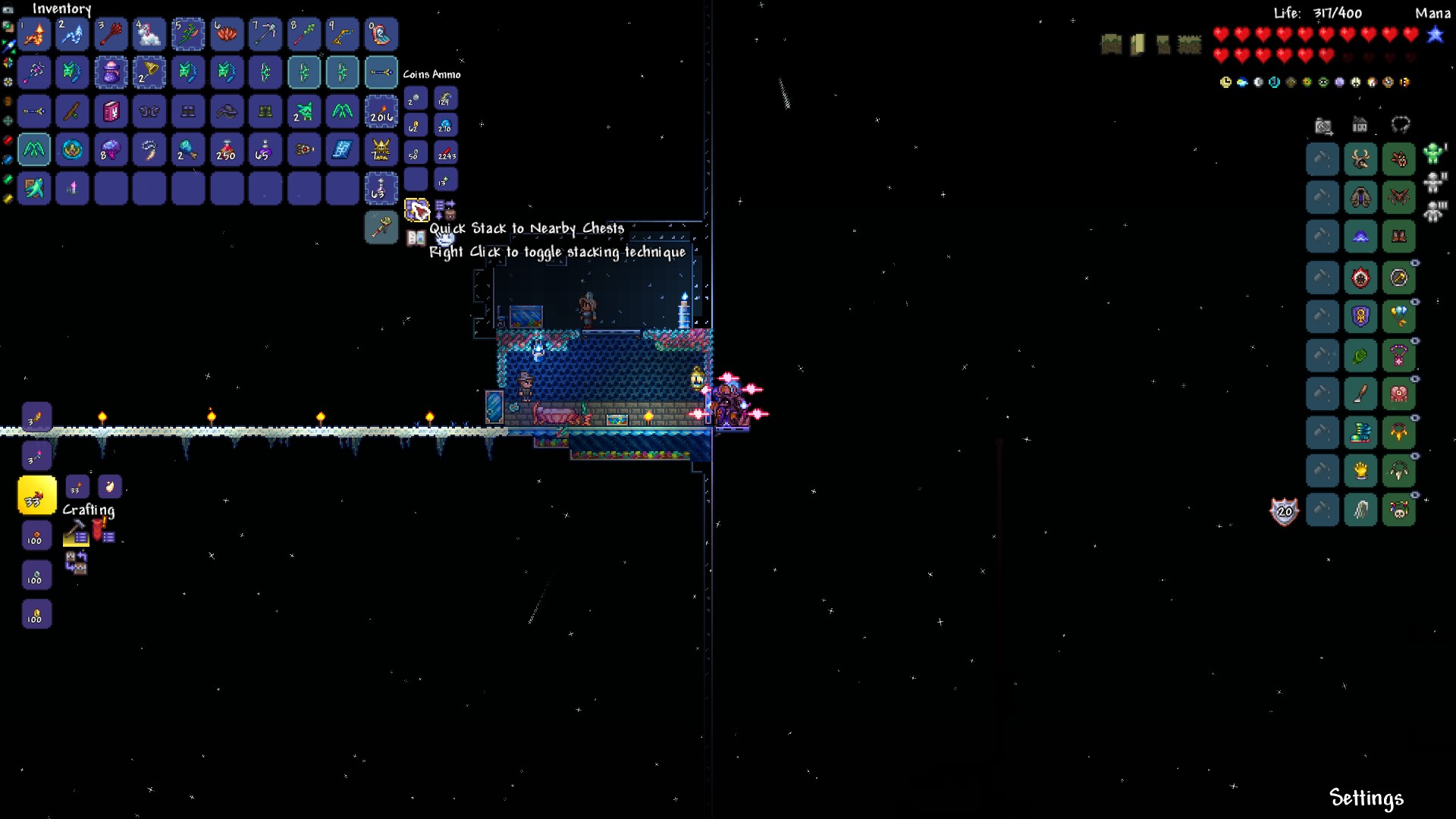
Task: Open the crafting window hammer button
Action: coord(75,533)
